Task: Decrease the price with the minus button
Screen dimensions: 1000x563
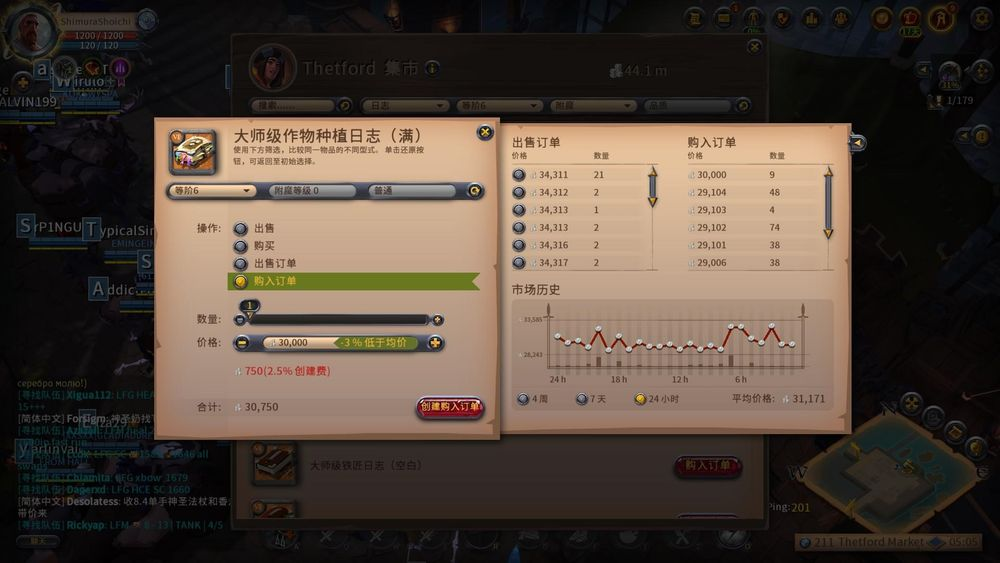Action: [242, 343]
